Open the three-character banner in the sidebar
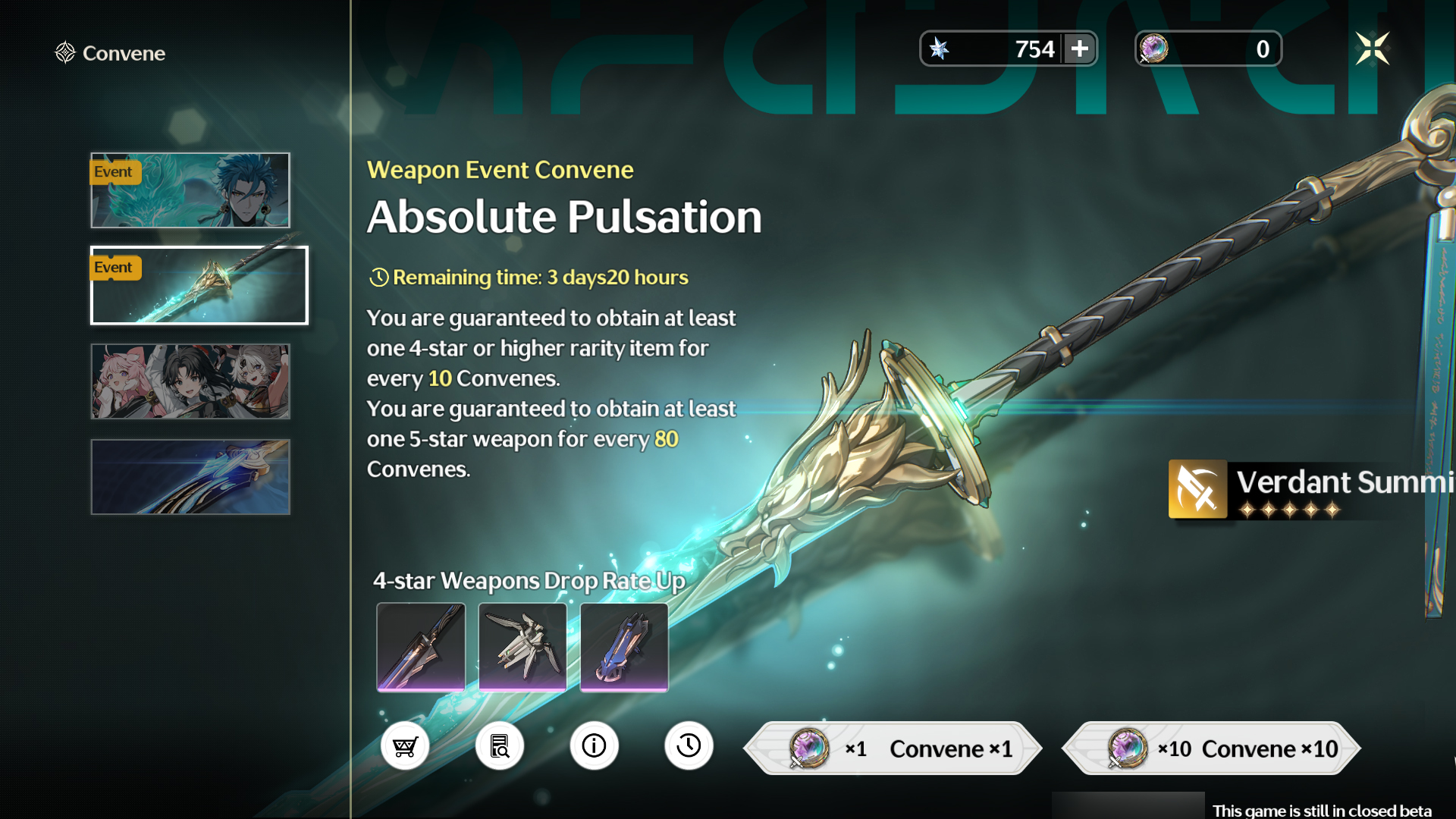The image size is (1456, 819). (190, 381)
